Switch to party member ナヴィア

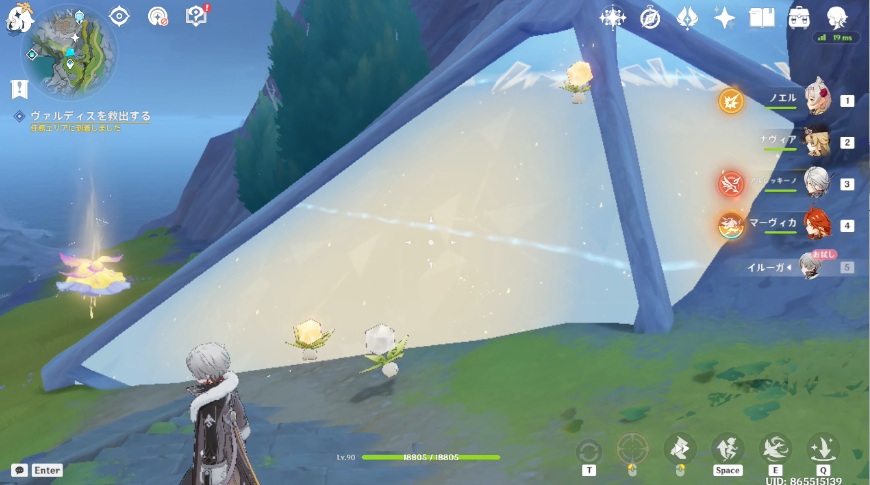click(x=818, y=142)
